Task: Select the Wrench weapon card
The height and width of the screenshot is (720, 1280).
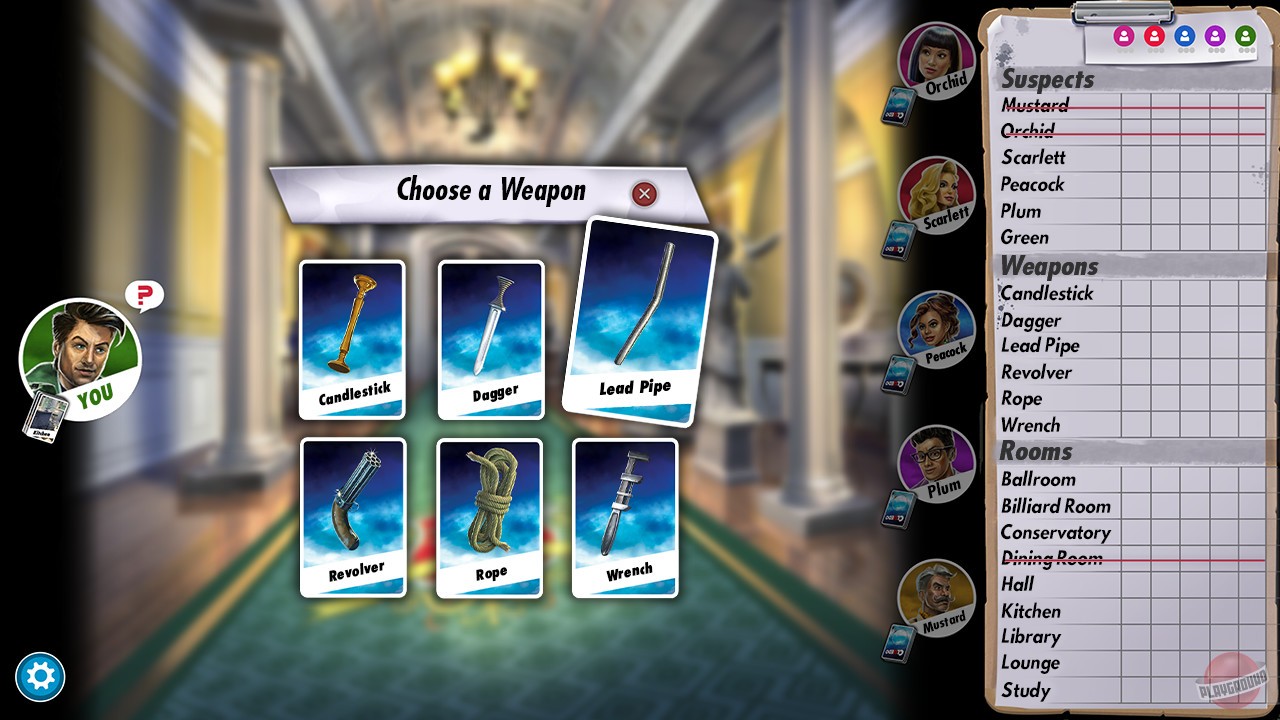Action: (624, 518)
